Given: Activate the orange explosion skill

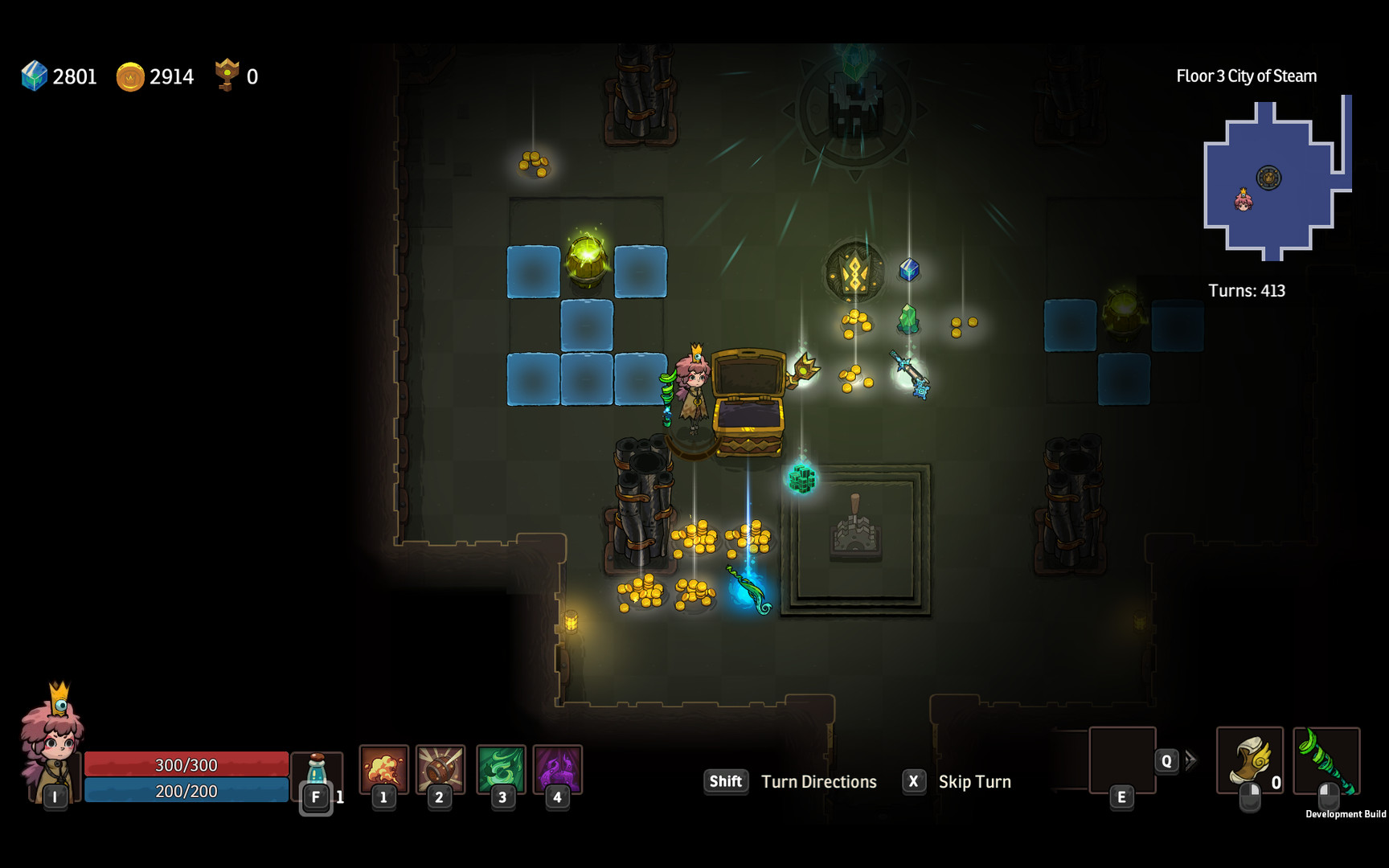Looking at the screenshot, I should tap(383, 768).
